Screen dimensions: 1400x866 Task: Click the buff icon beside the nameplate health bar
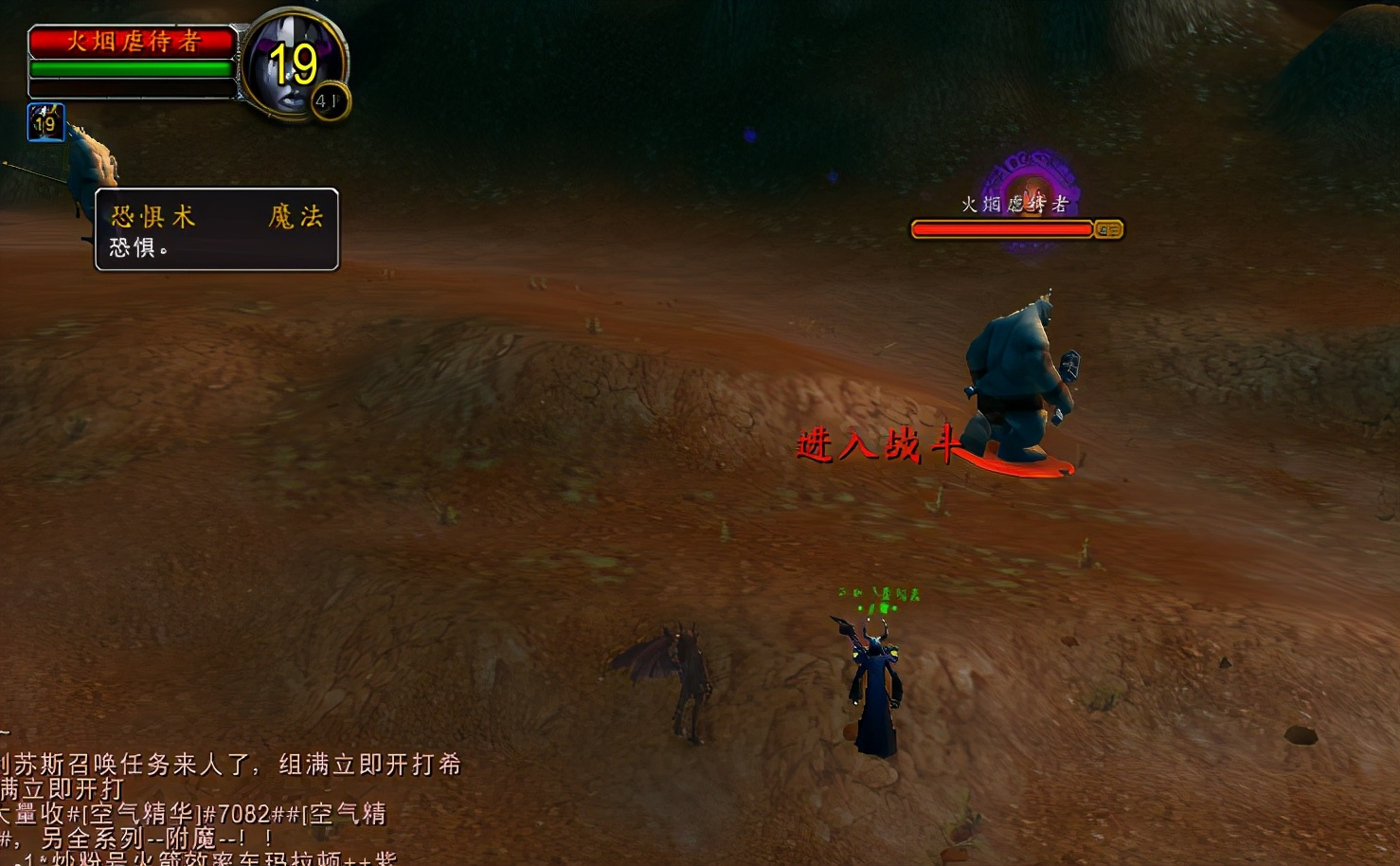1106,228
